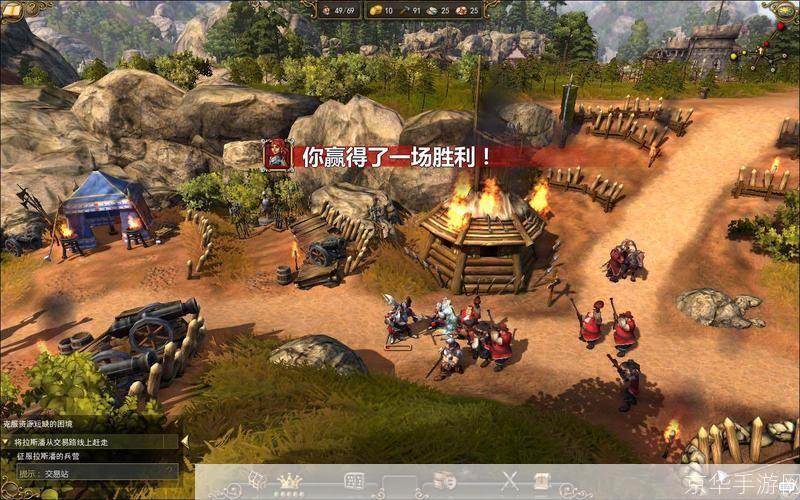The height and width of the screenshot is (500, 800).
Task: Click the red-haired portrait on victory banner
Action: point(277,154)
